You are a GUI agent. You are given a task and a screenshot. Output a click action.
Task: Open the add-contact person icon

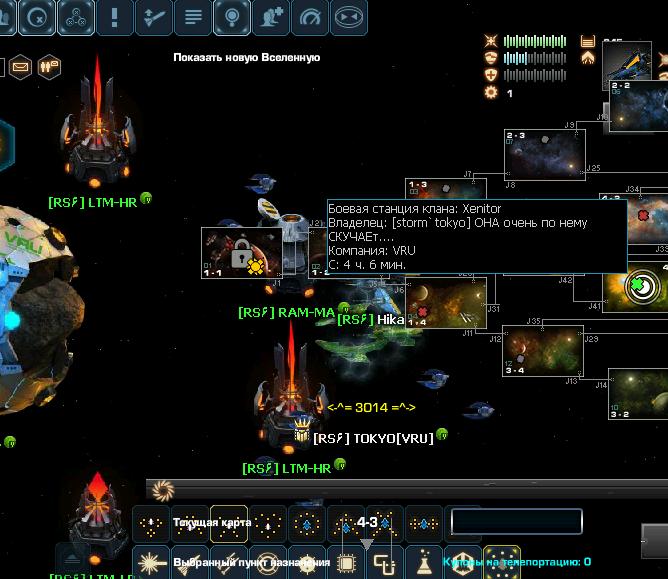coord(271,17)
